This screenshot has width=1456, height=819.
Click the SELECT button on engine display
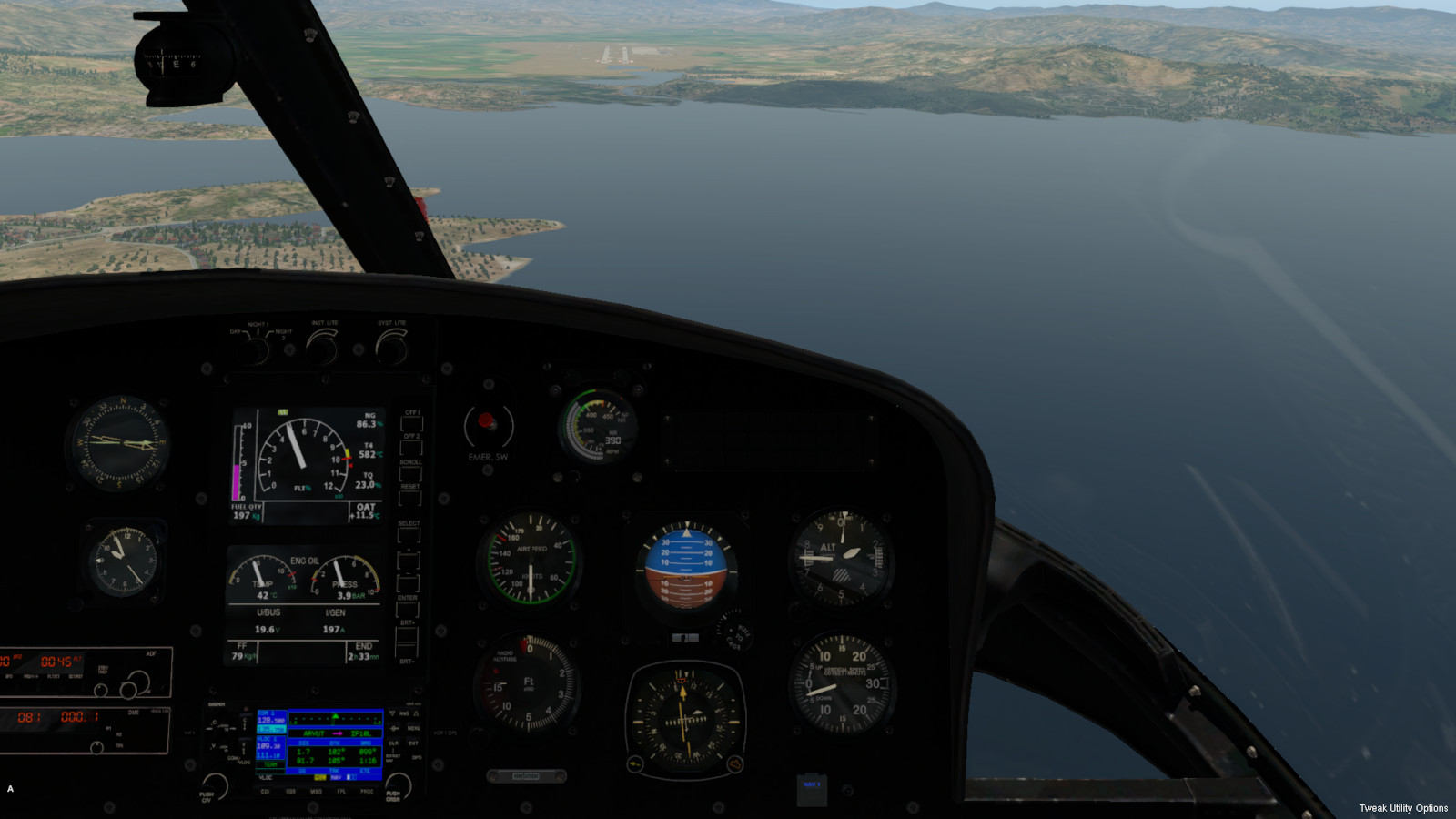tap(409, 535)
